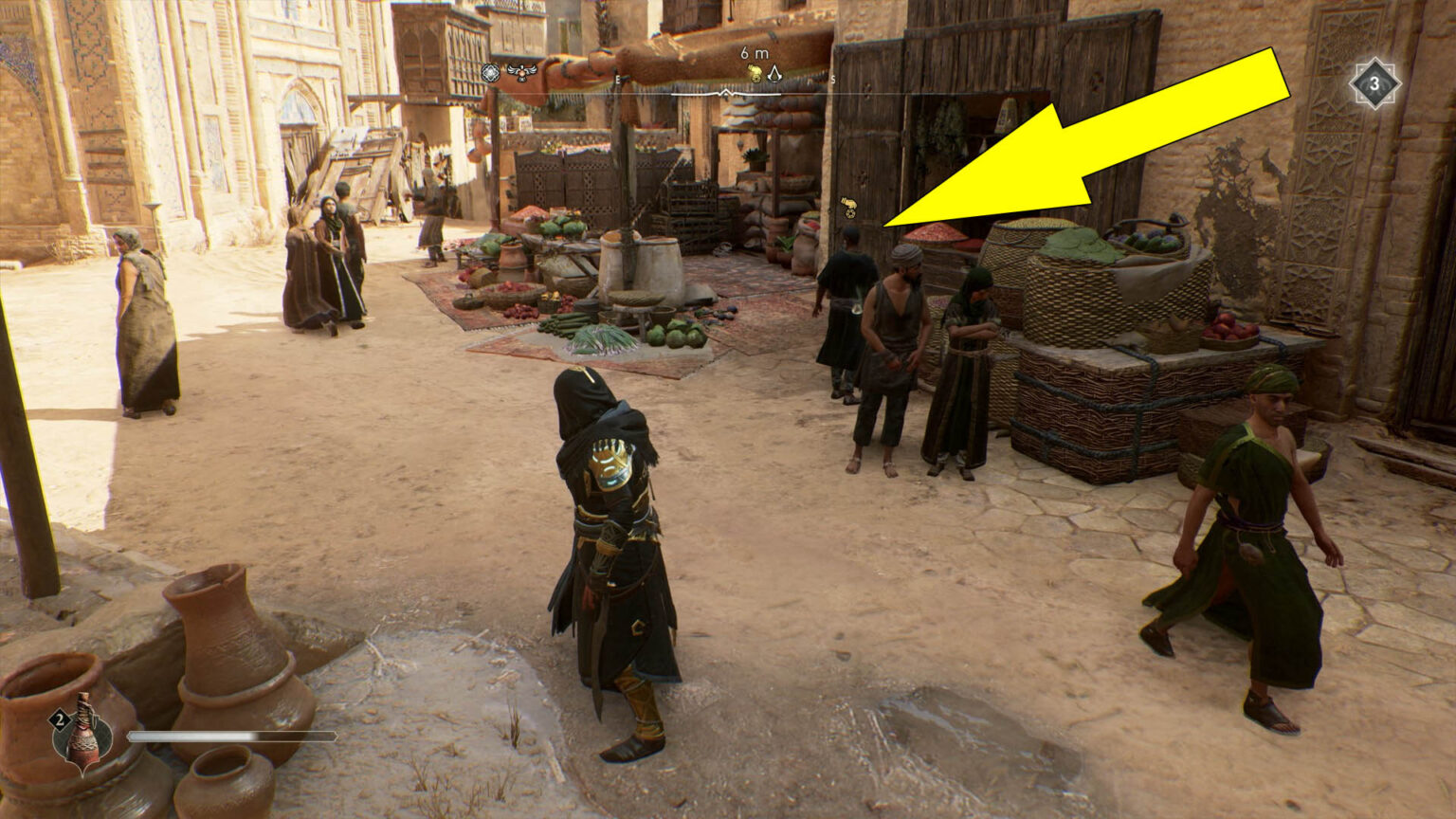
Task: Open the objective distance label reading 6 m
Action: pos(755,55)
